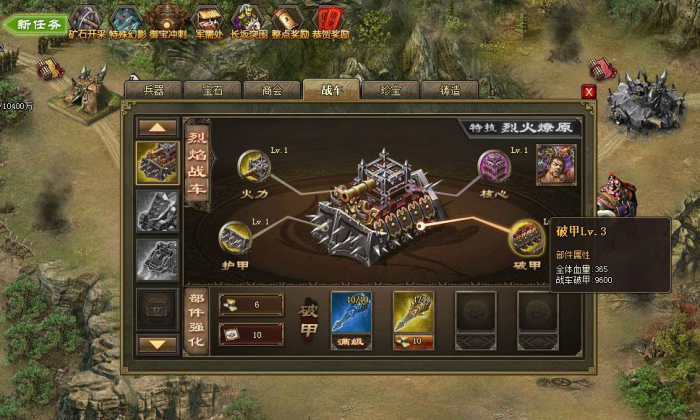Viewport: 700px width, 420px height.
Task: Switch to the 宝石 gems tab
Action: pyautogui.click(x=212, y=90)
